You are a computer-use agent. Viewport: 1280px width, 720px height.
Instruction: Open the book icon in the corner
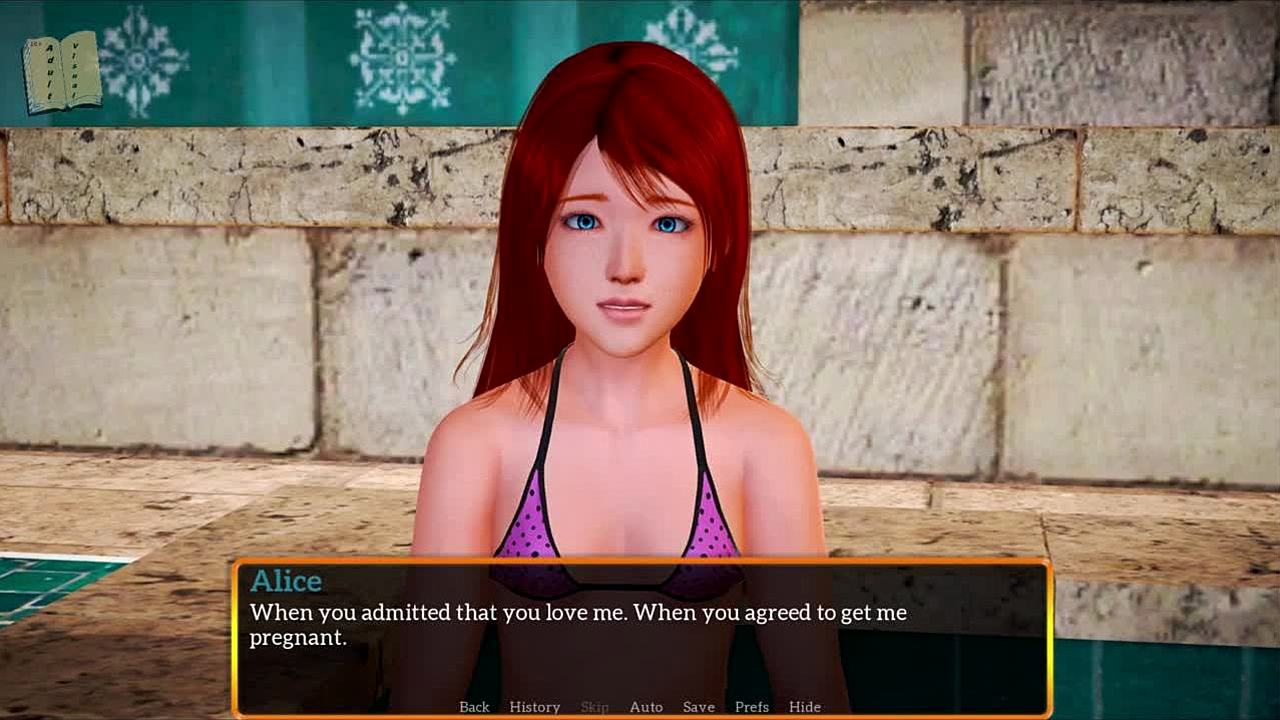pos(62,72)
